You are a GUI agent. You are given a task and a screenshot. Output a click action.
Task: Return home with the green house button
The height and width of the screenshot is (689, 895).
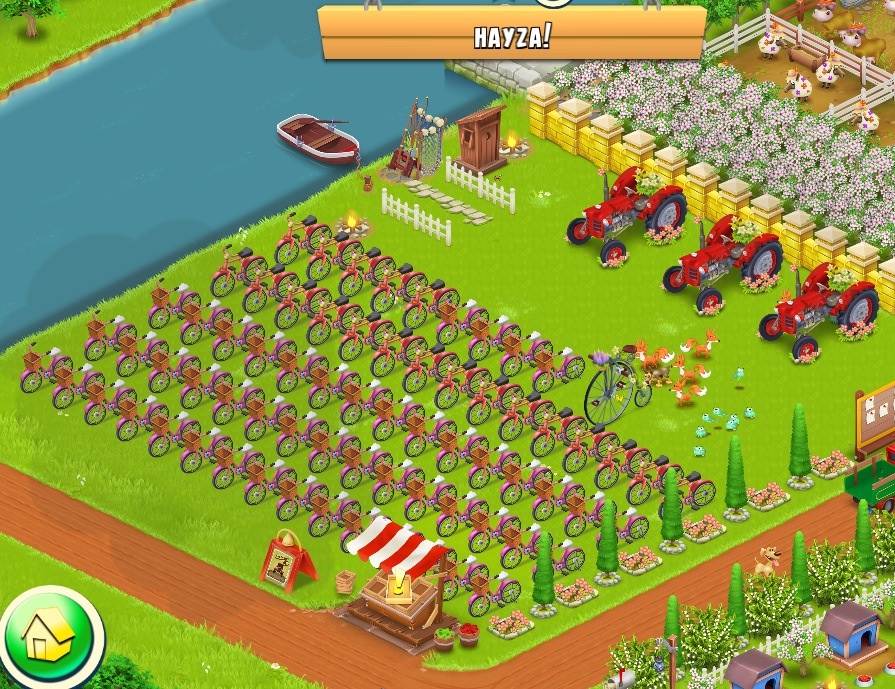pos(48,635)
